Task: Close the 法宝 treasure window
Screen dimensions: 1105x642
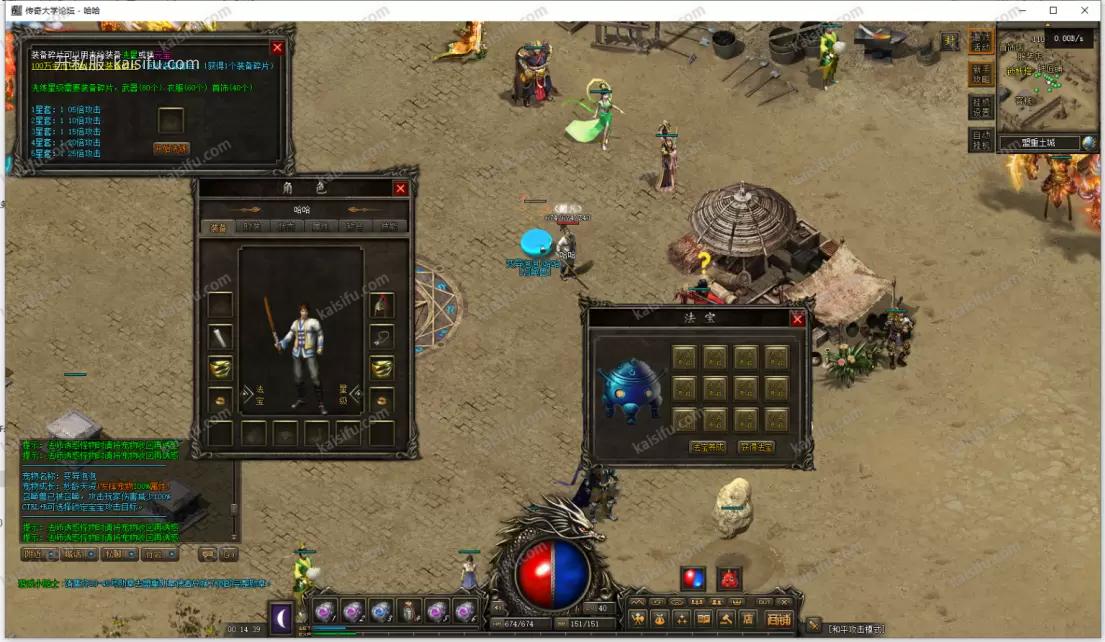Action: (797, 319)
